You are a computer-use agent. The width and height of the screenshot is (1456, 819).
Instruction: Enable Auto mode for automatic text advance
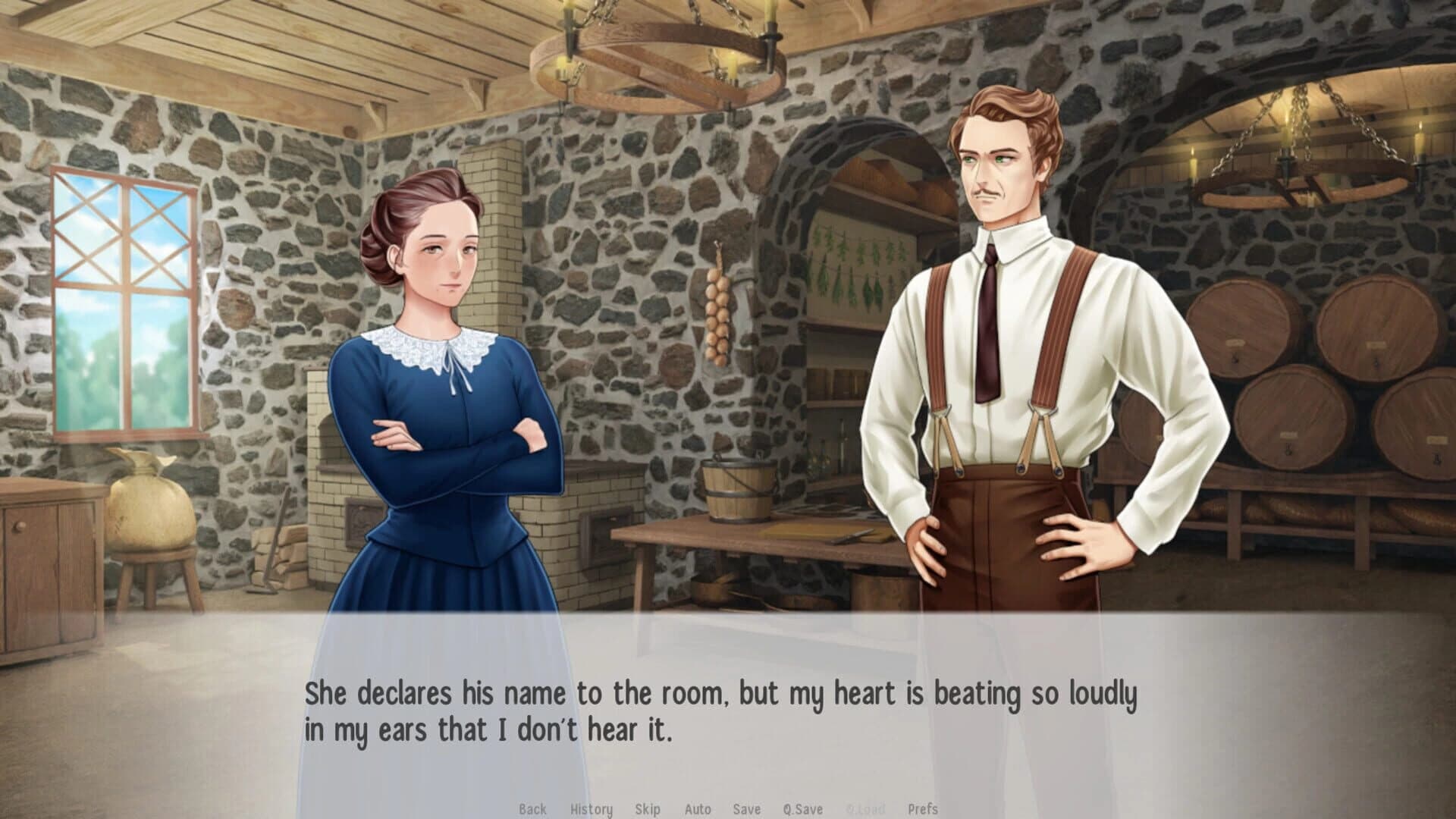tap(698, 809)
